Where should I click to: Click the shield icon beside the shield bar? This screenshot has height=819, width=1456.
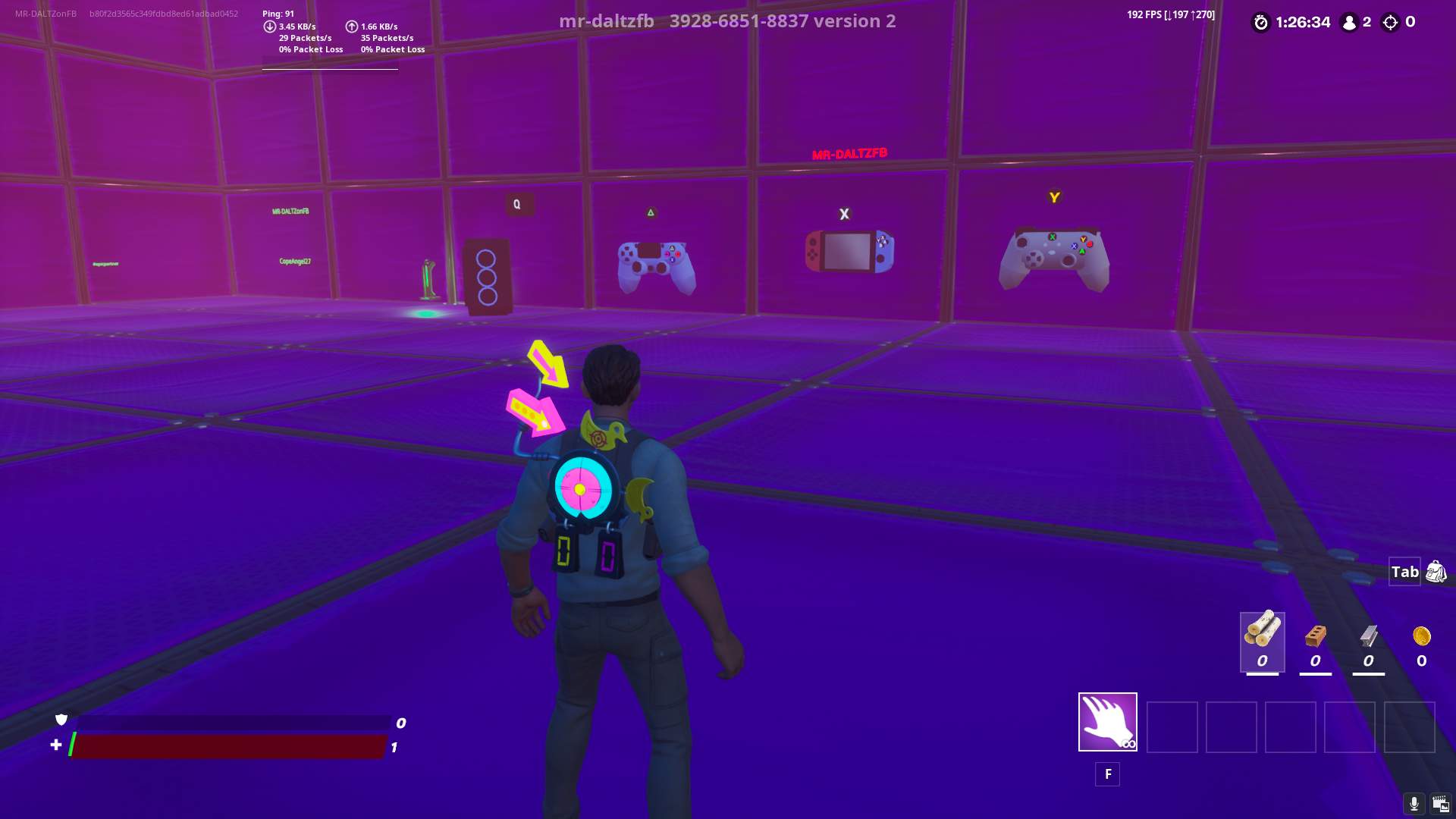coord(61,720)
